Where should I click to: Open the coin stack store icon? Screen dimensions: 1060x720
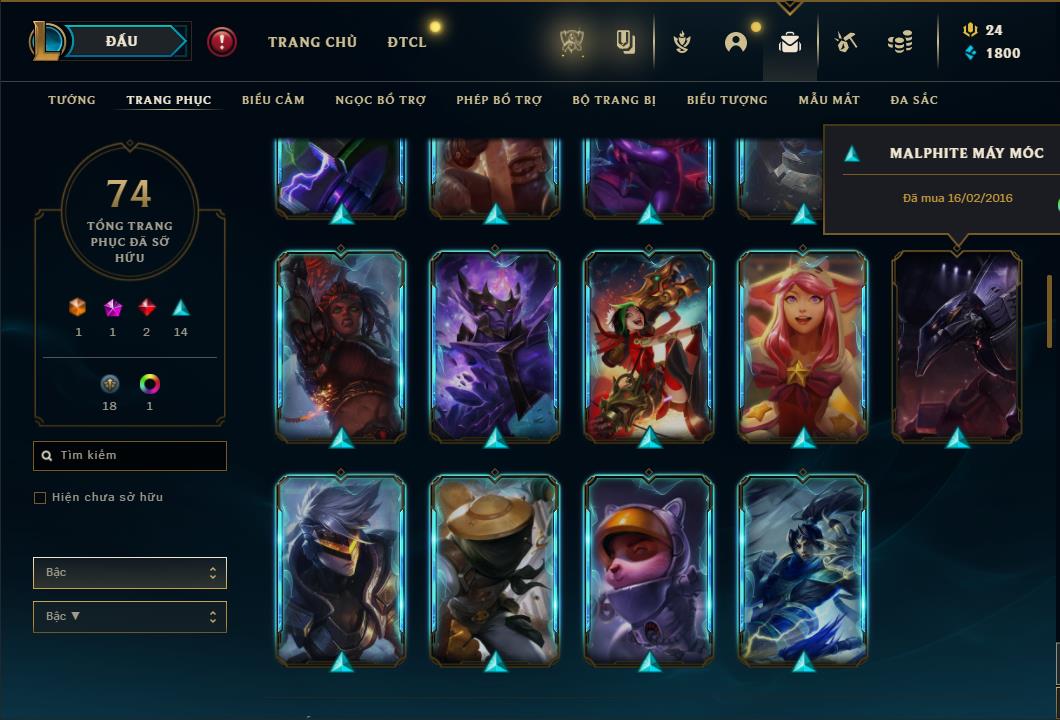[900, 42]
